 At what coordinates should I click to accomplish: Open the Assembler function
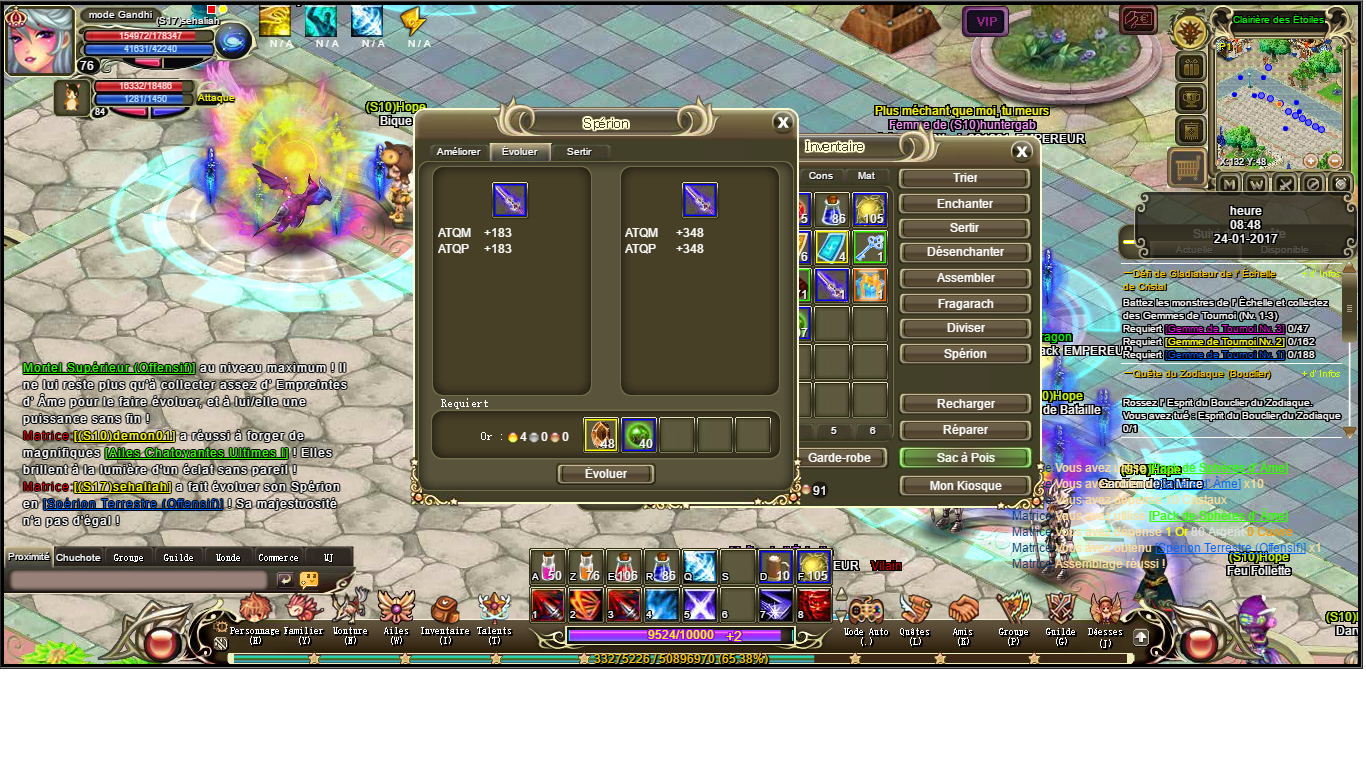tap(964, 277)
